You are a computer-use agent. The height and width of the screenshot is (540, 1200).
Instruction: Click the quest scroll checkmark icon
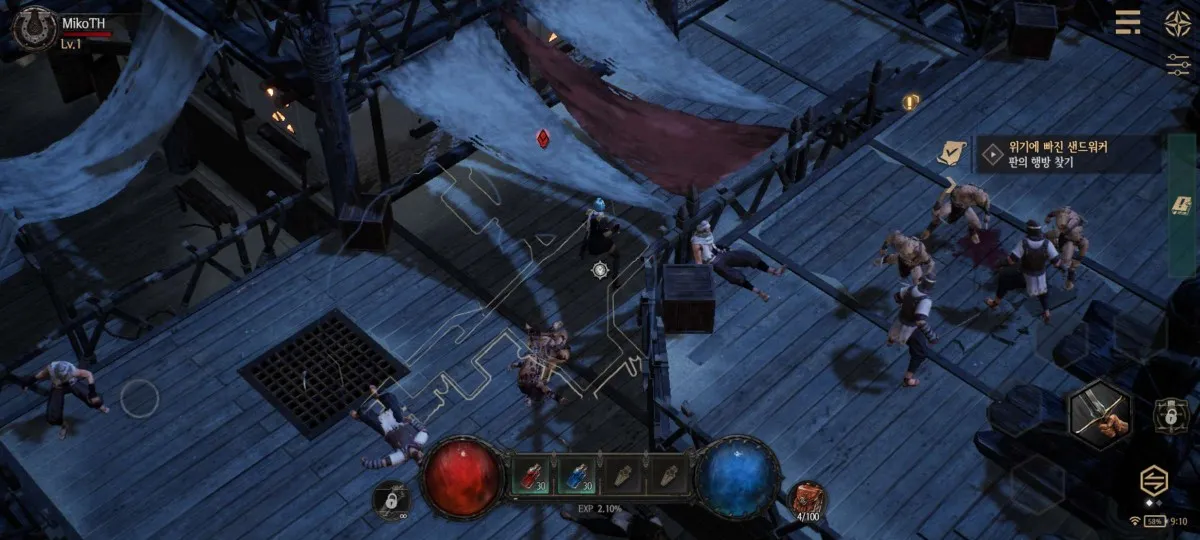point(951,153)
